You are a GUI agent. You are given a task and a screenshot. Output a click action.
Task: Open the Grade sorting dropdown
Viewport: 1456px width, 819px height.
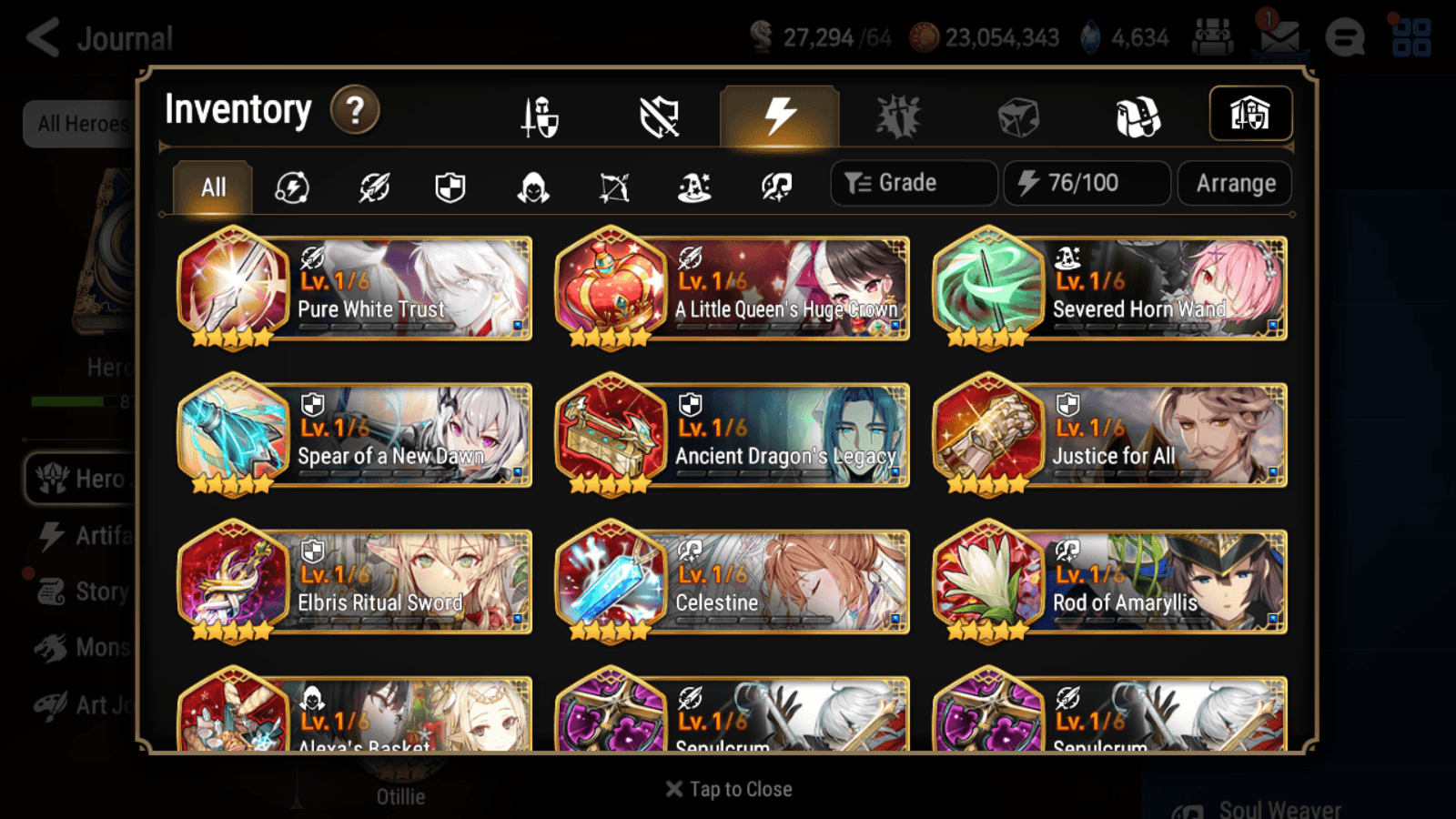click(x=913, y=183)
